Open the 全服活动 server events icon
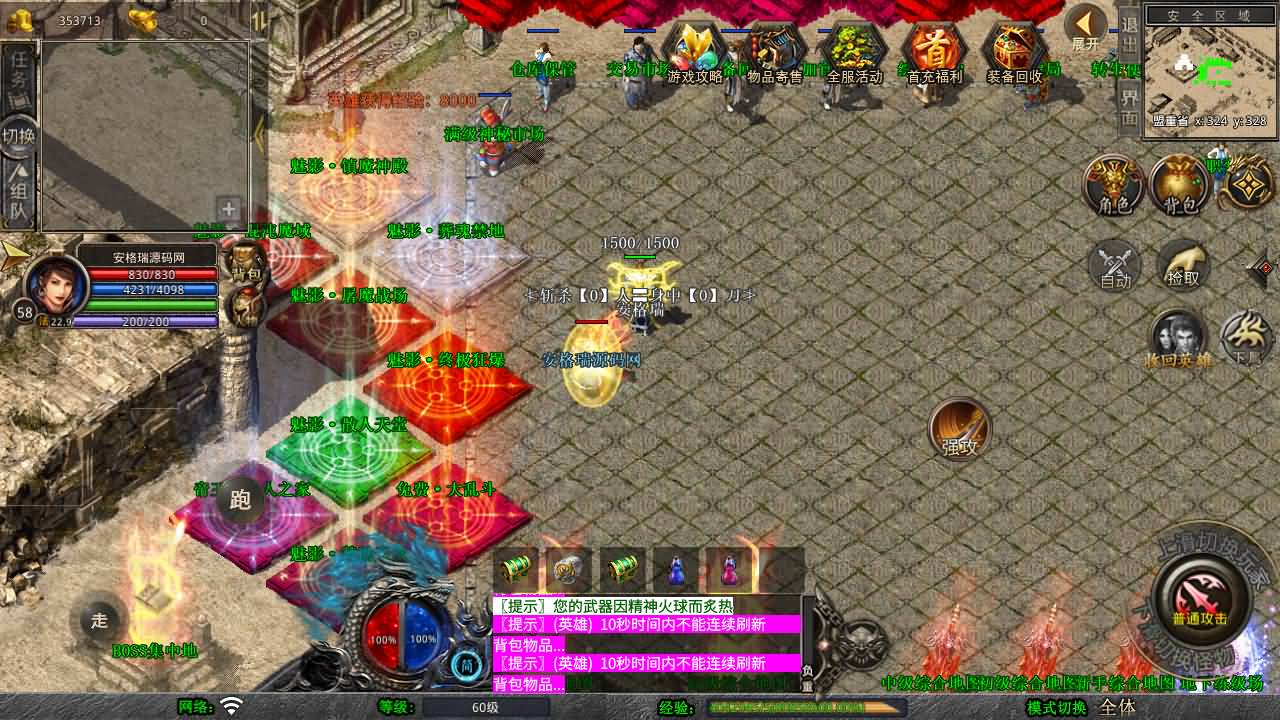 (855, 53)
